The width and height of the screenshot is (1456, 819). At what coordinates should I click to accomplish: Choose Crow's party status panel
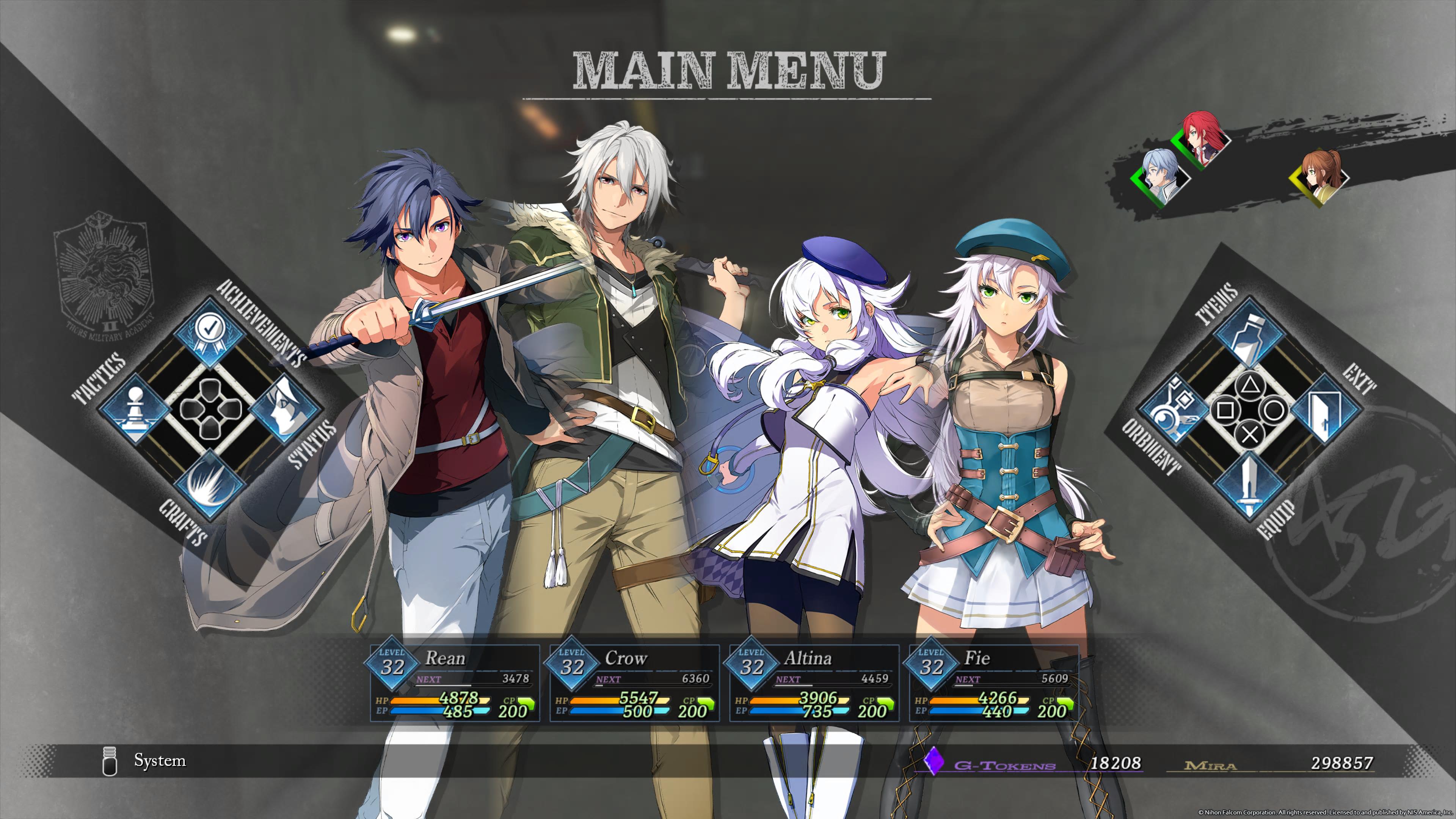pos(635,683)
